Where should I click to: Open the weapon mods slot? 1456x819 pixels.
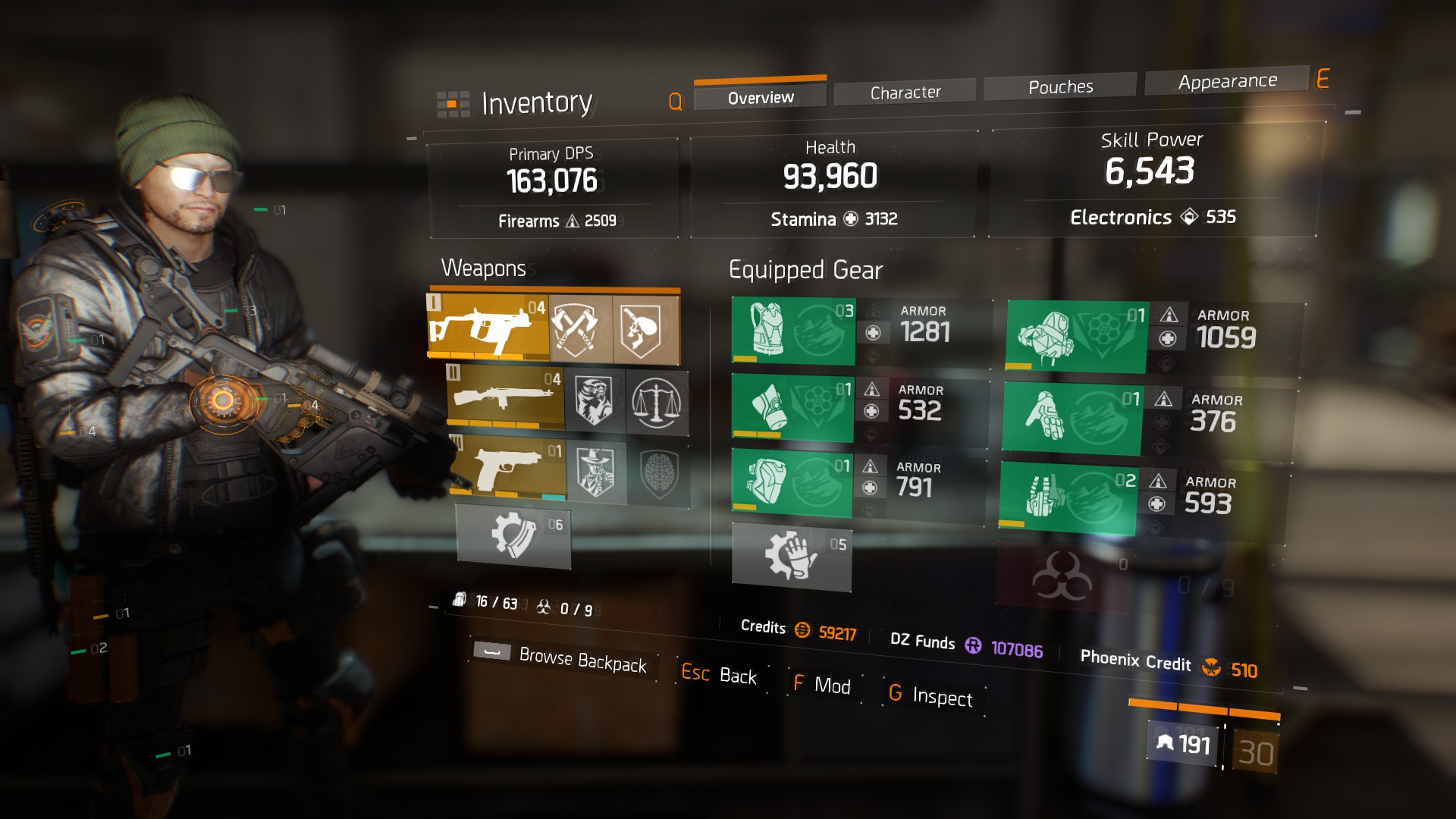coord(513,535)
